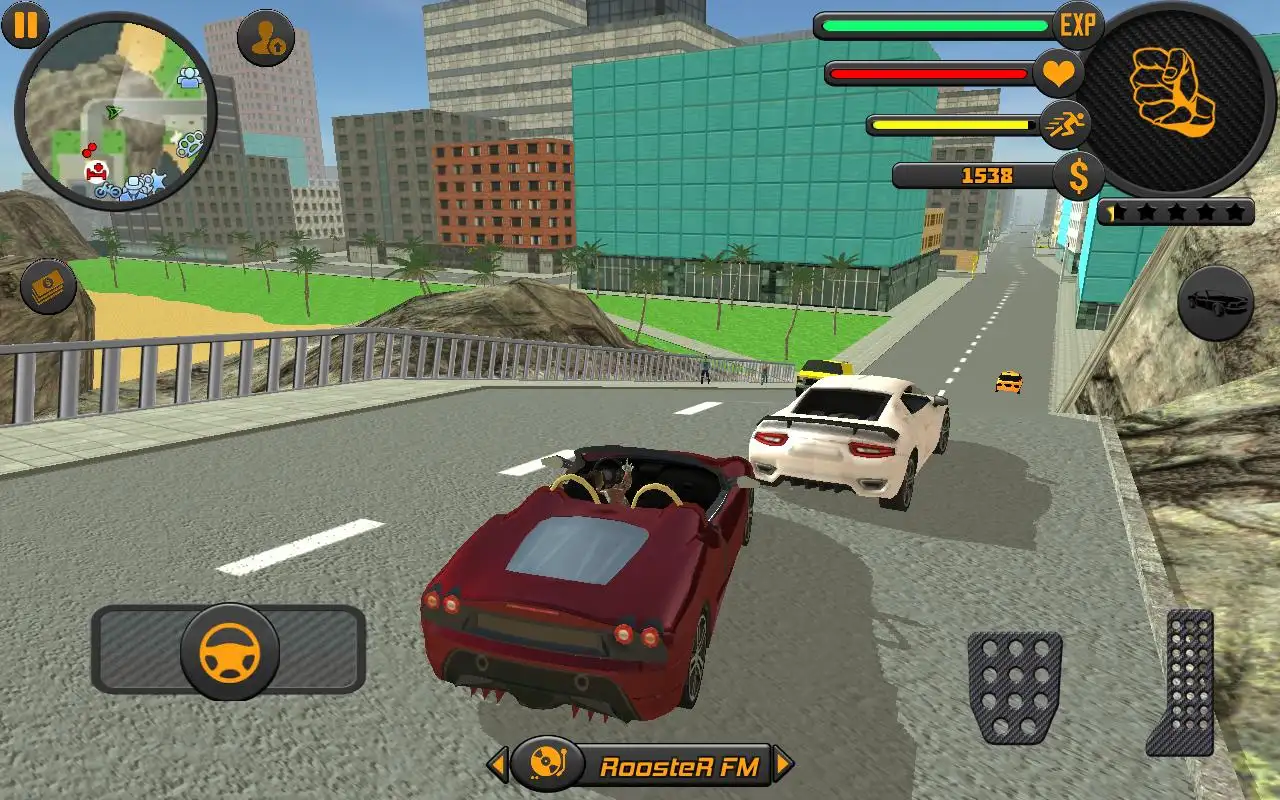Tap the wanted-level star row
Viewport: 1280px width, 800px height.
[1178, 212]
